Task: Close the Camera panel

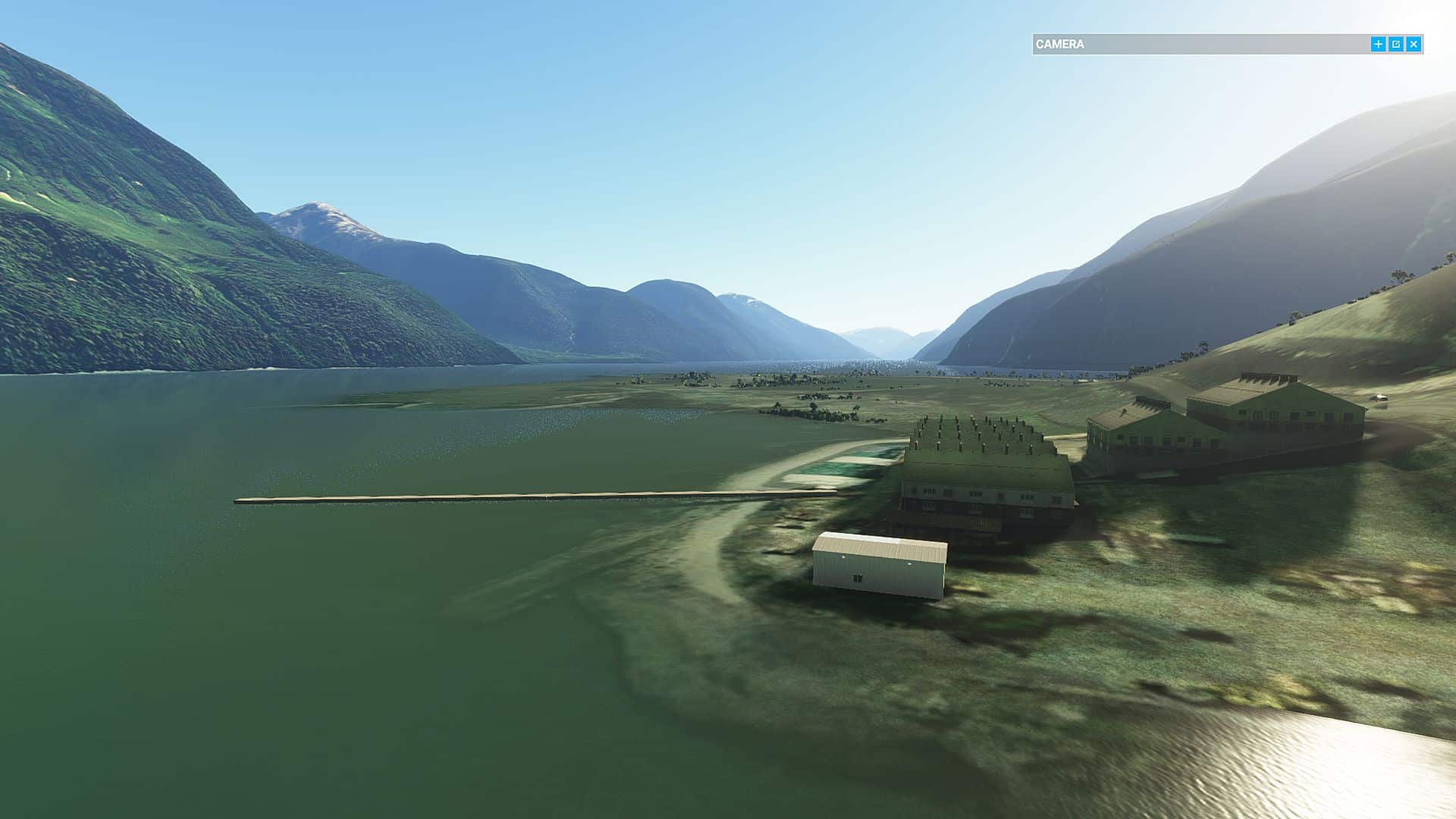Action: 1414,45
